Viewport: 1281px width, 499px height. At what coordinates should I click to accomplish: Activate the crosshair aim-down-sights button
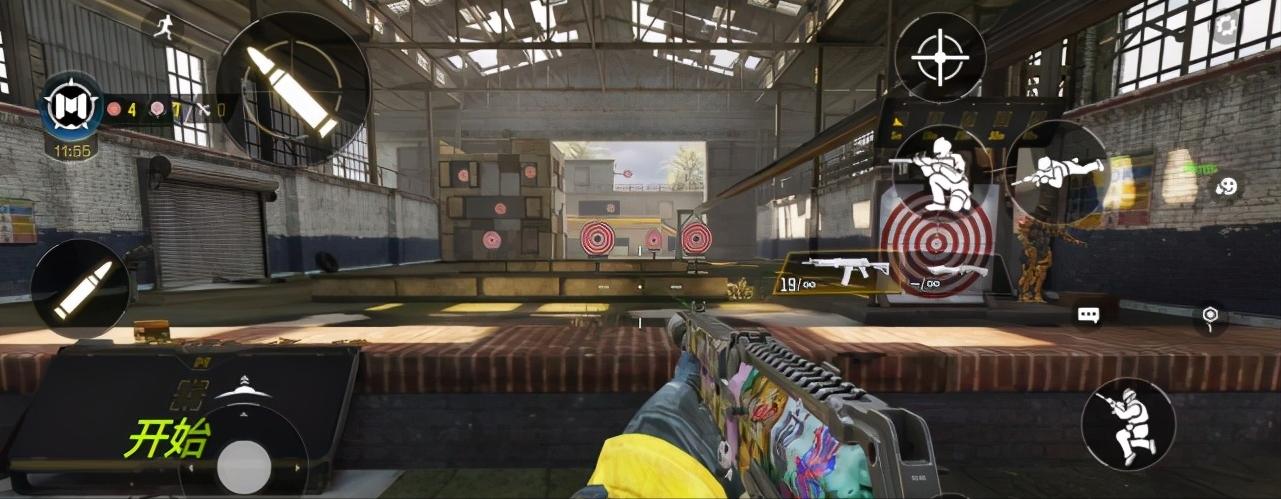click(940, 57)
